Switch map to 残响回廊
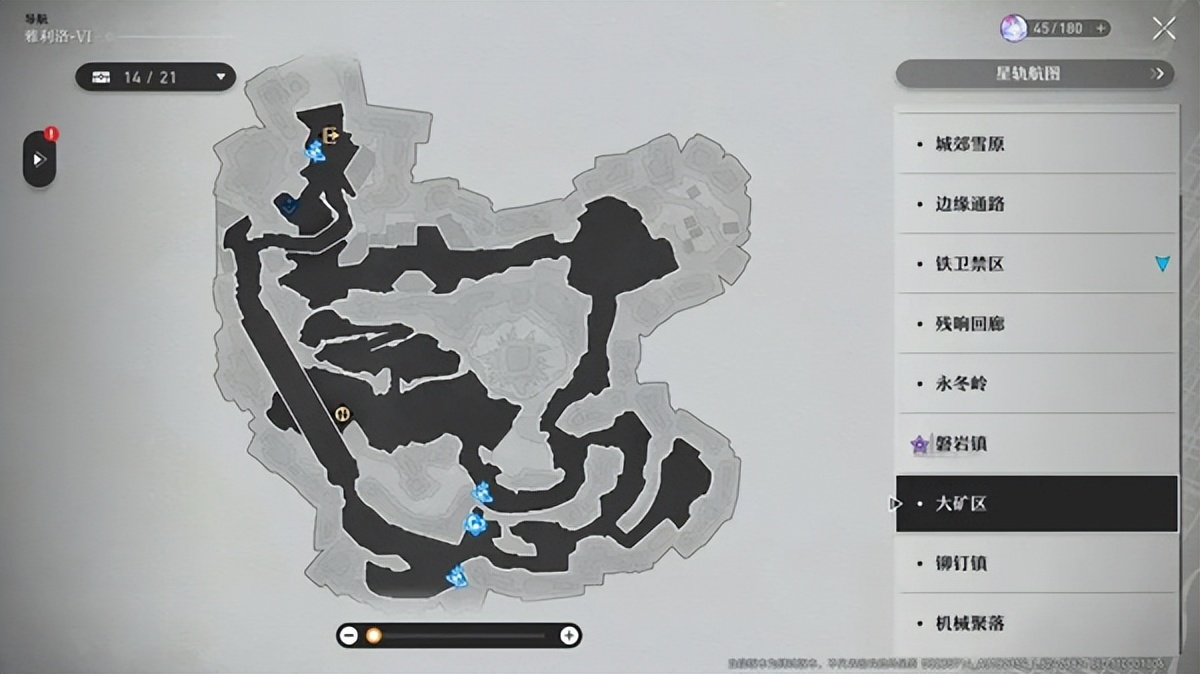The height and width of the screenshot is (674, 1200). tap(1036, 324)
